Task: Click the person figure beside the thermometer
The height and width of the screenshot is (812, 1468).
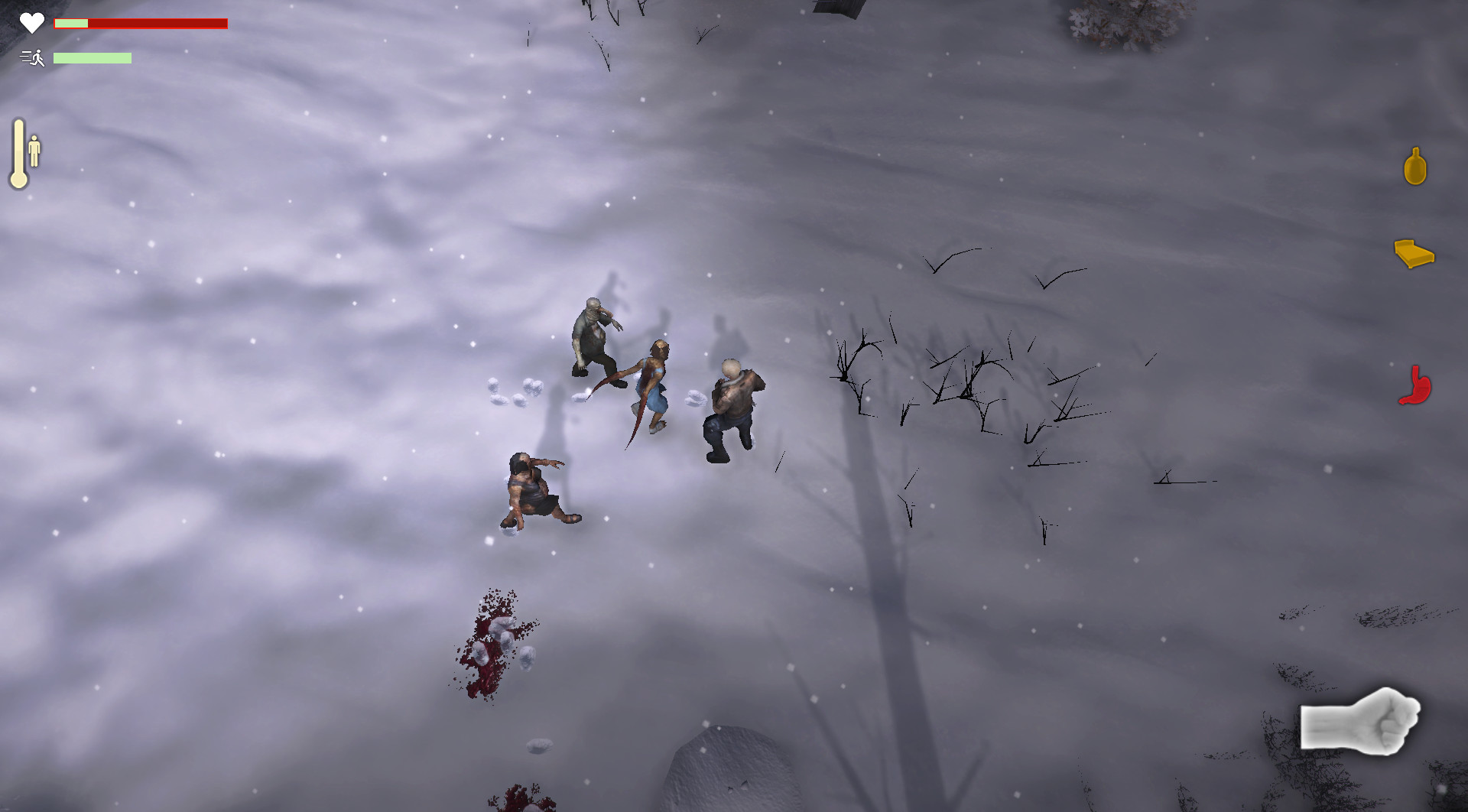Action: pyautogui.click(x=35, y=151)
